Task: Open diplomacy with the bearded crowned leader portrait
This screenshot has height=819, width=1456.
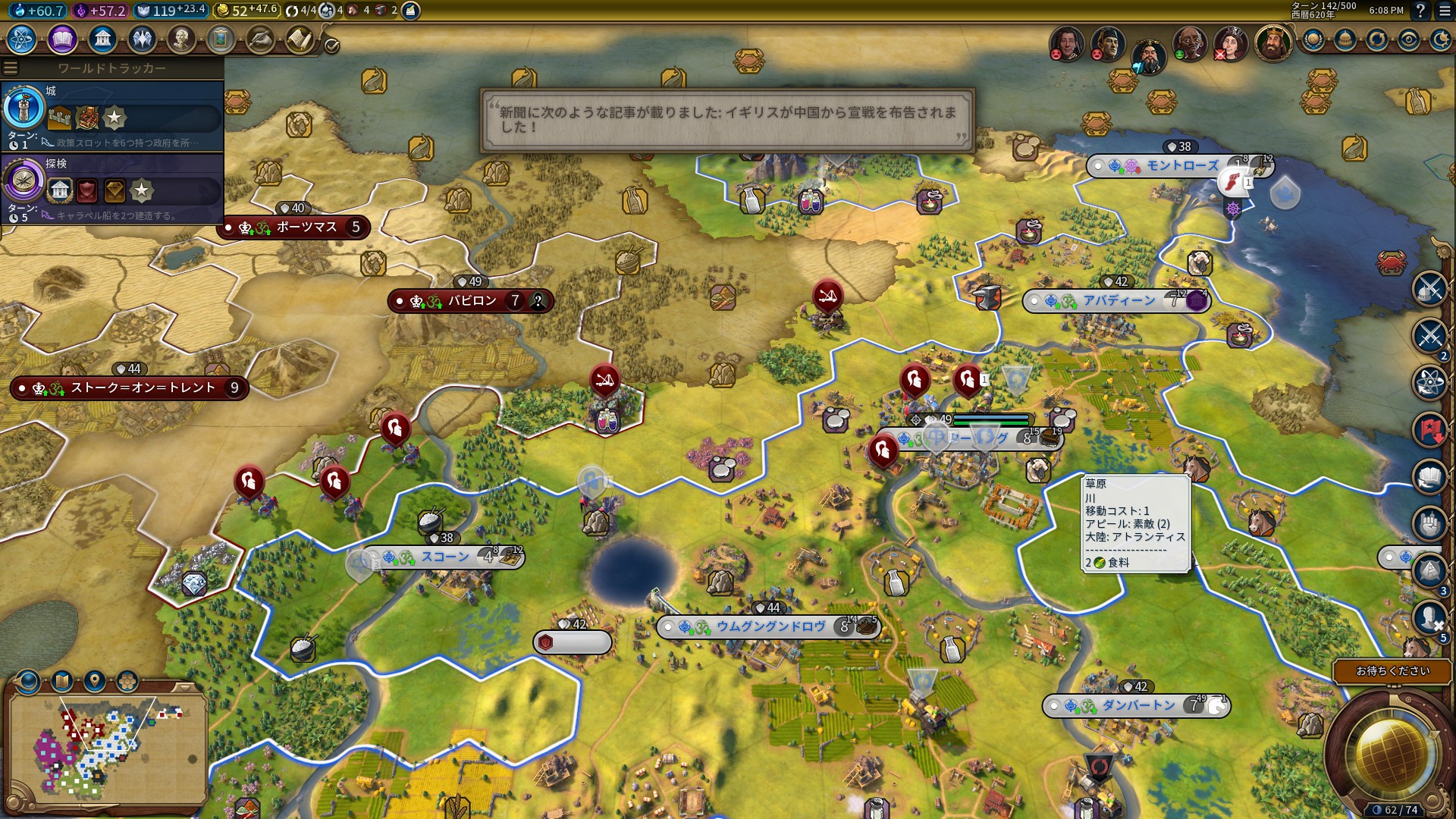Action: (x=1273, y=44)
